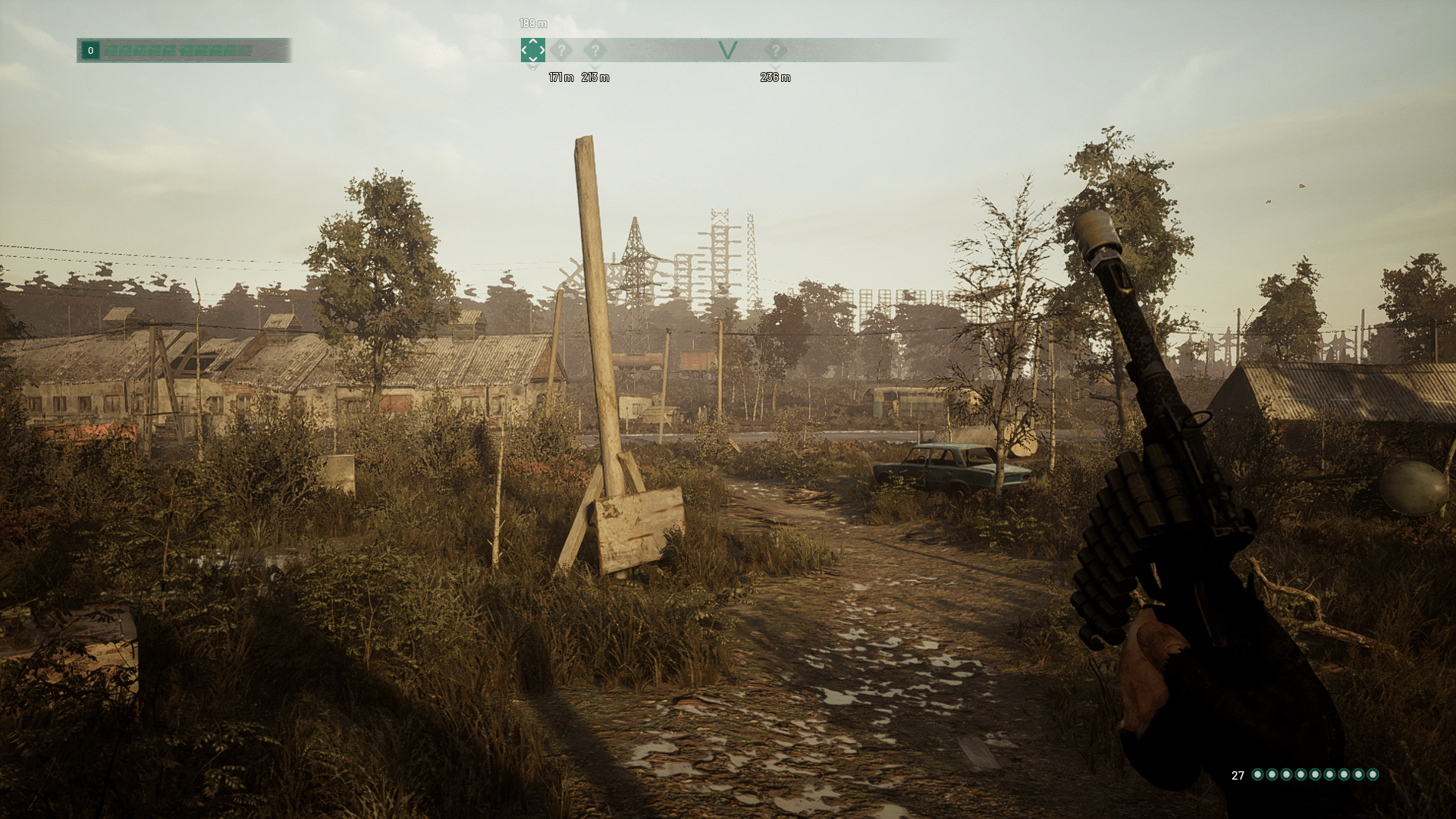Click the unknown location marker at 171 m
The width and height of the screenshot is (1456, 819).
click(561, 51)
